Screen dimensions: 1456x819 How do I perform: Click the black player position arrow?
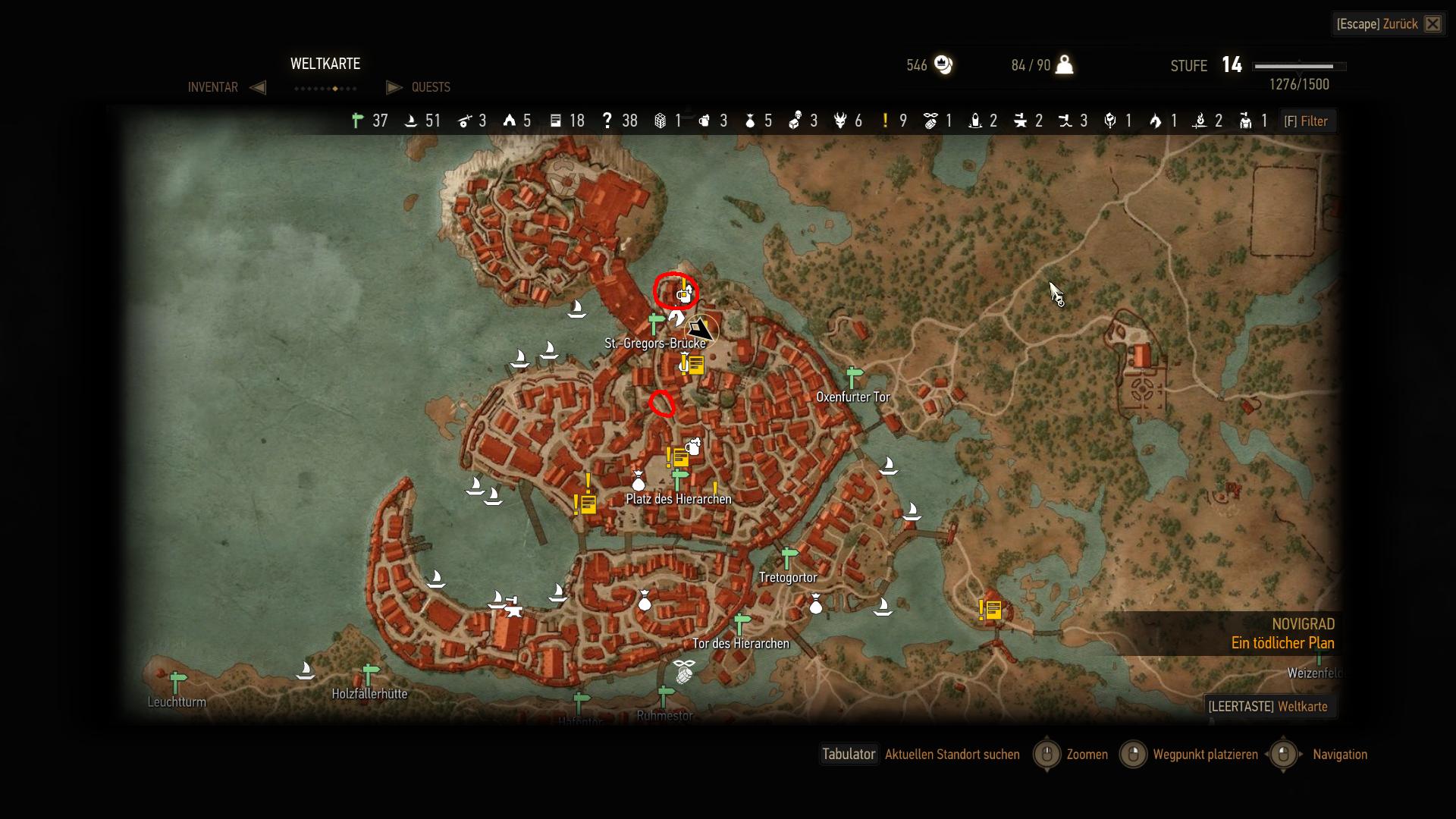tap(701, 330)
